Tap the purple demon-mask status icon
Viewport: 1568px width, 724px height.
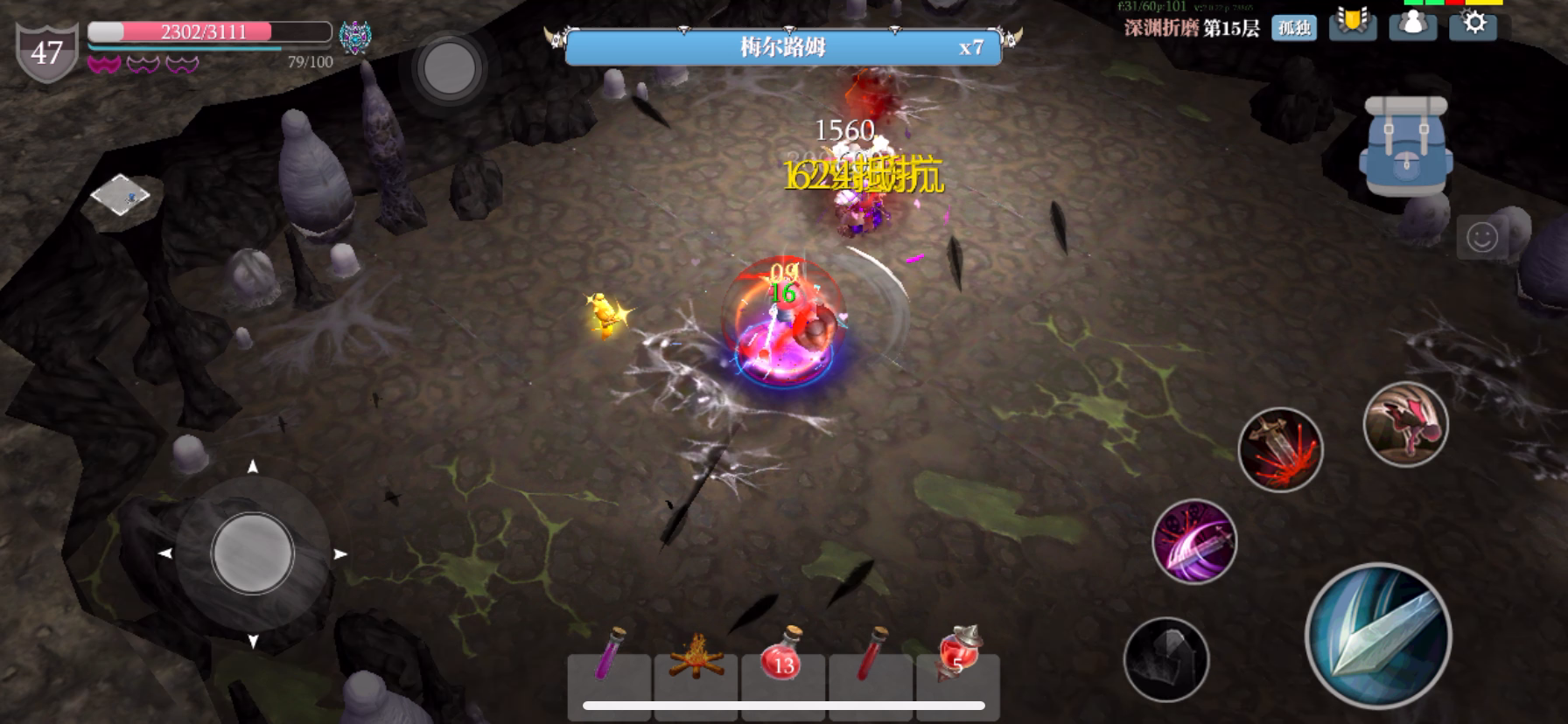point(355,38)
